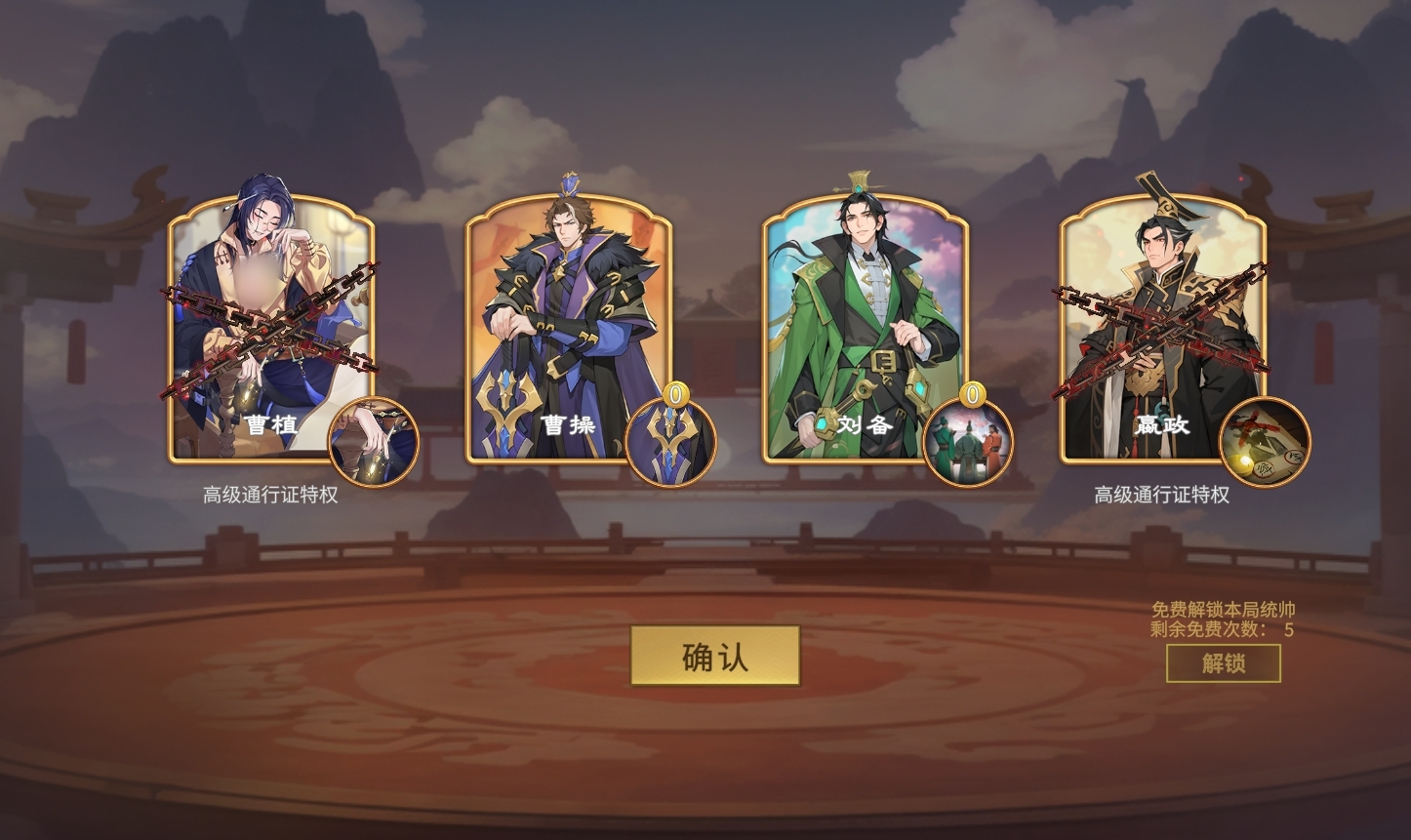Open Ying Zheng's map scroll skill icon
Screen dimensions: 1411x840
(1266, 442)
